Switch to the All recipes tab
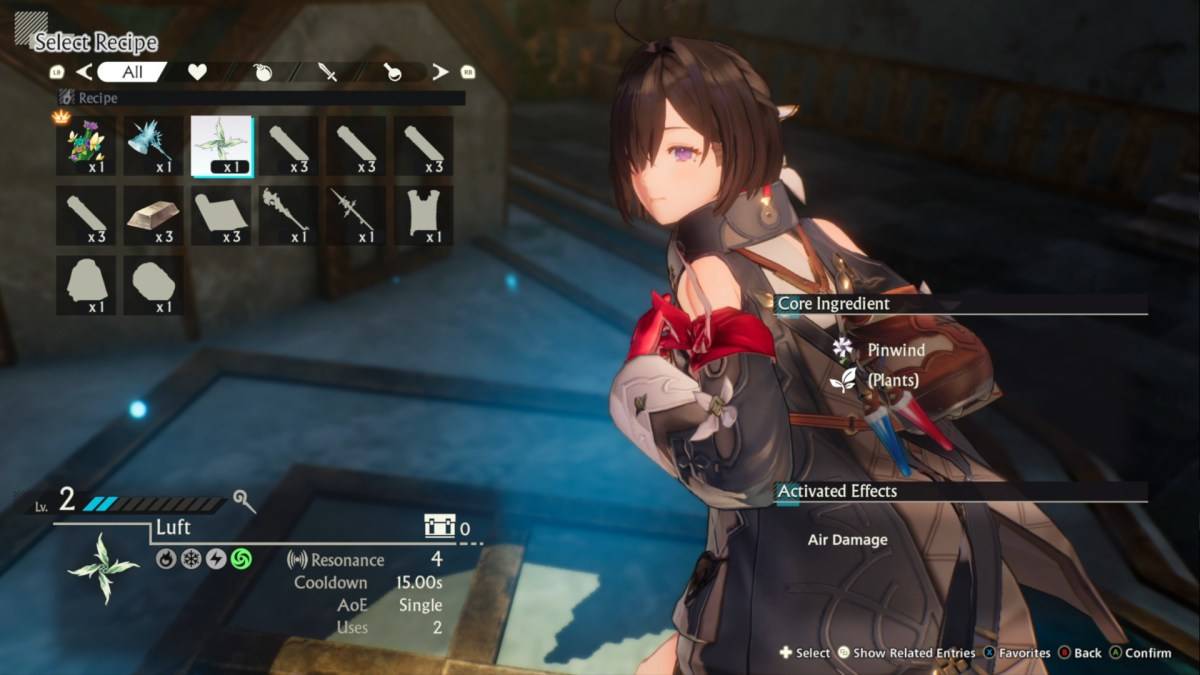Image resolution: width=1200 pixels, height=675 pixels. tap(132, 72)
